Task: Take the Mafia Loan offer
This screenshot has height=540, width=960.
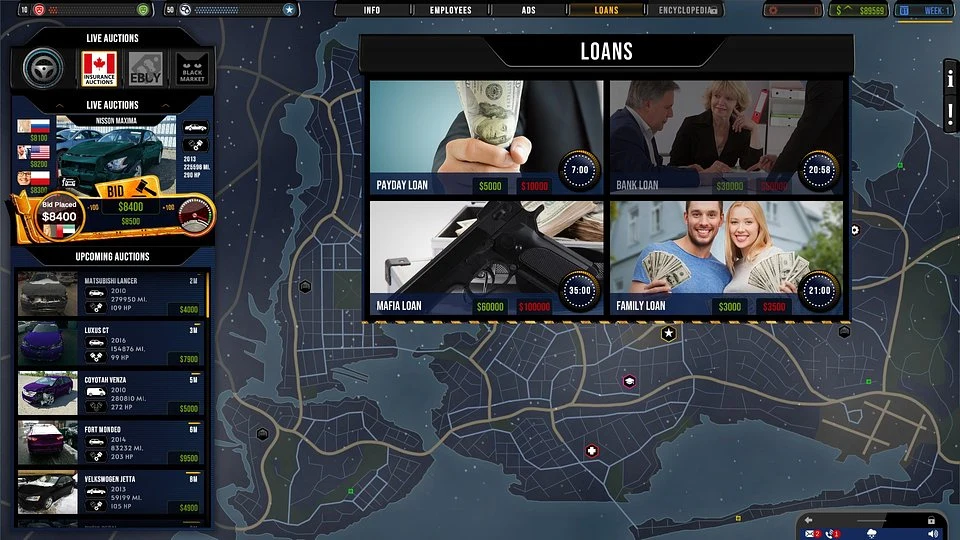Action: (x=486, y=258)
